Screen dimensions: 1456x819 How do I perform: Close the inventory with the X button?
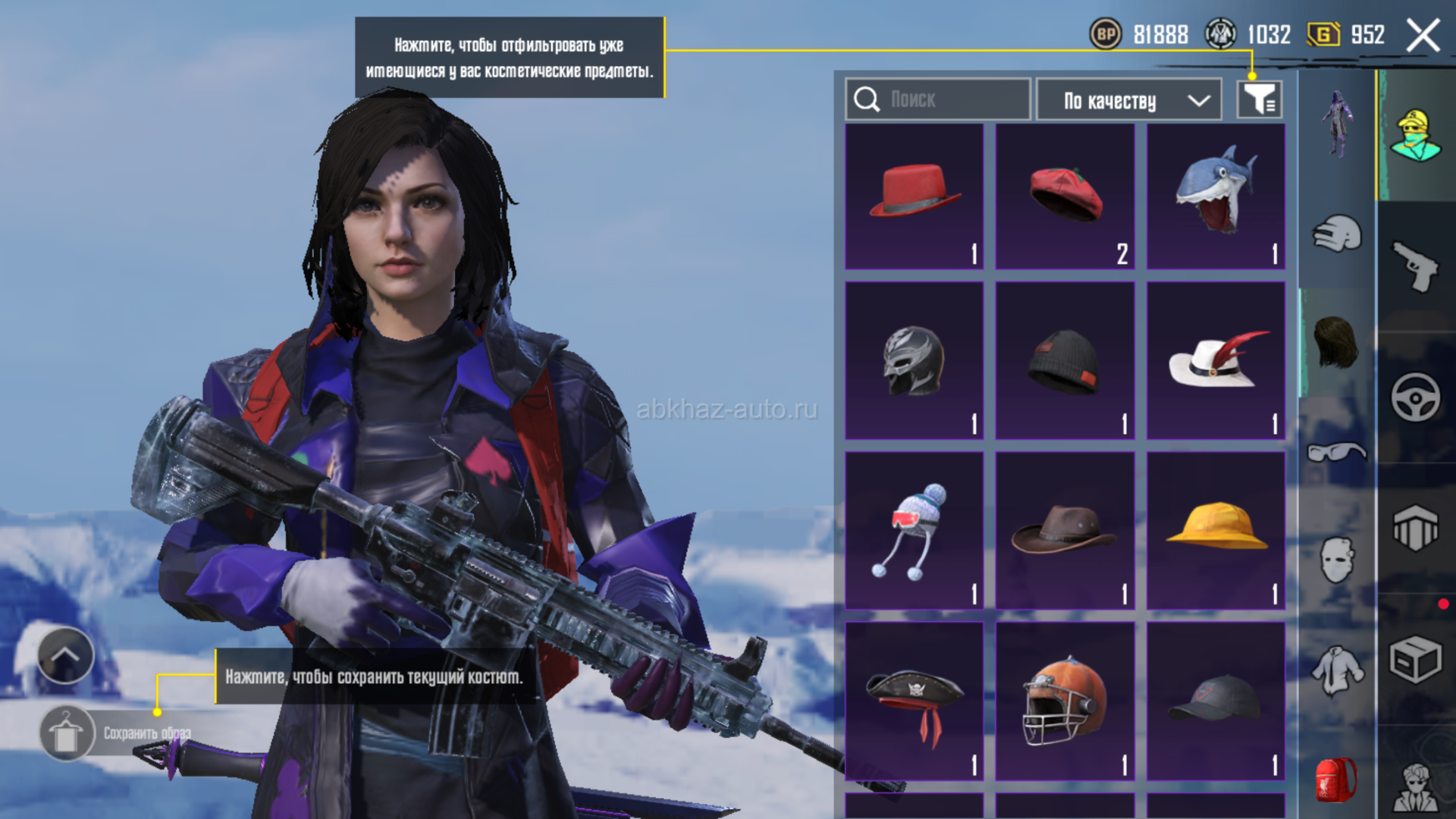[x=1423, y=36]
